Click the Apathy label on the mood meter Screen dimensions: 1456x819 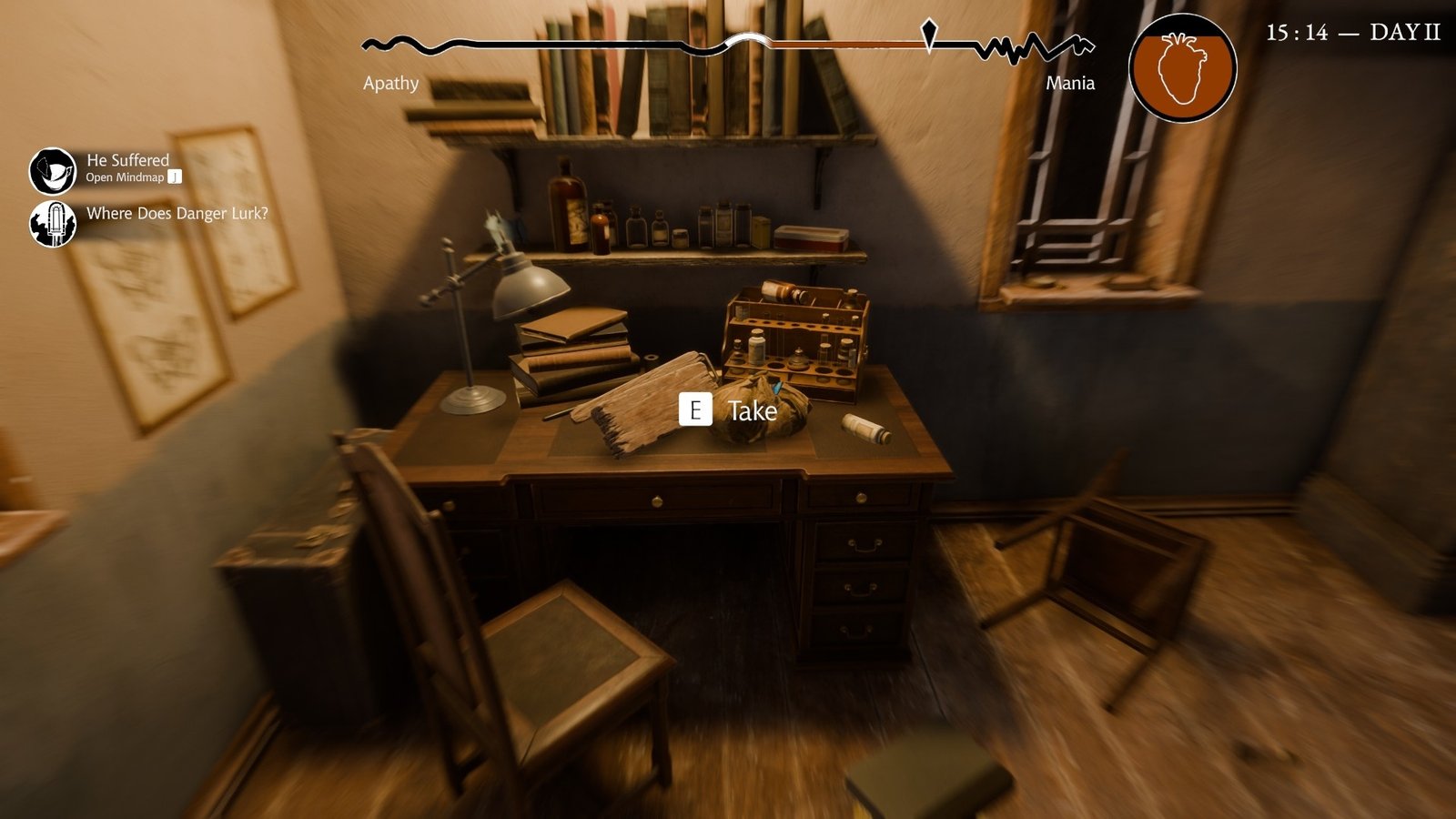[389, 84]
